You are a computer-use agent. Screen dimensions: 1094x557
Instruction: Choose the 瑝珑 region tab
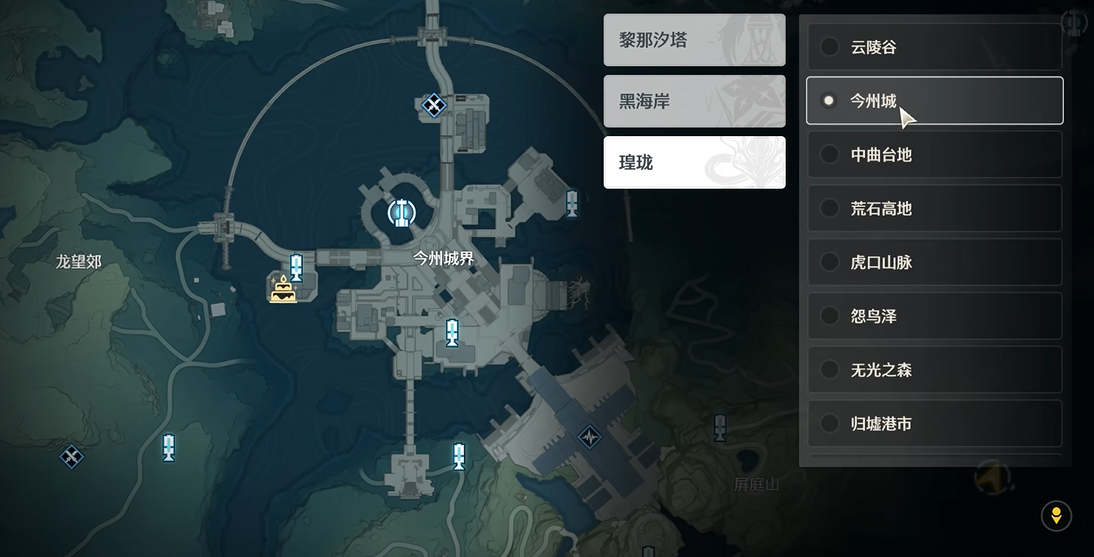pos(694,162)
